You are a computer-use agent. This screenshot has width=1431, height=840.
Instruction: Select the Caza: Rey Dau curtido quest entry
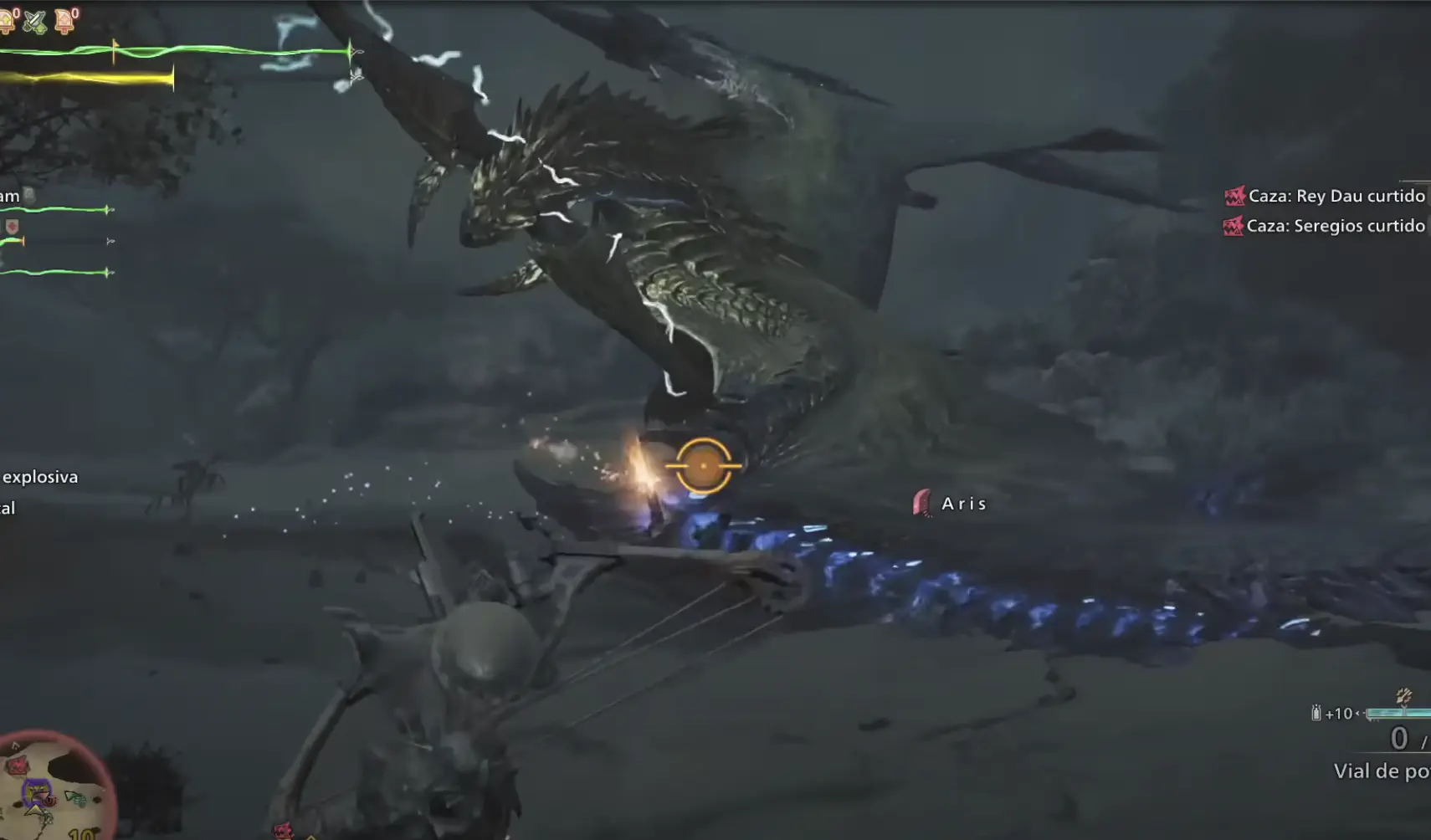click(1335, 195)
